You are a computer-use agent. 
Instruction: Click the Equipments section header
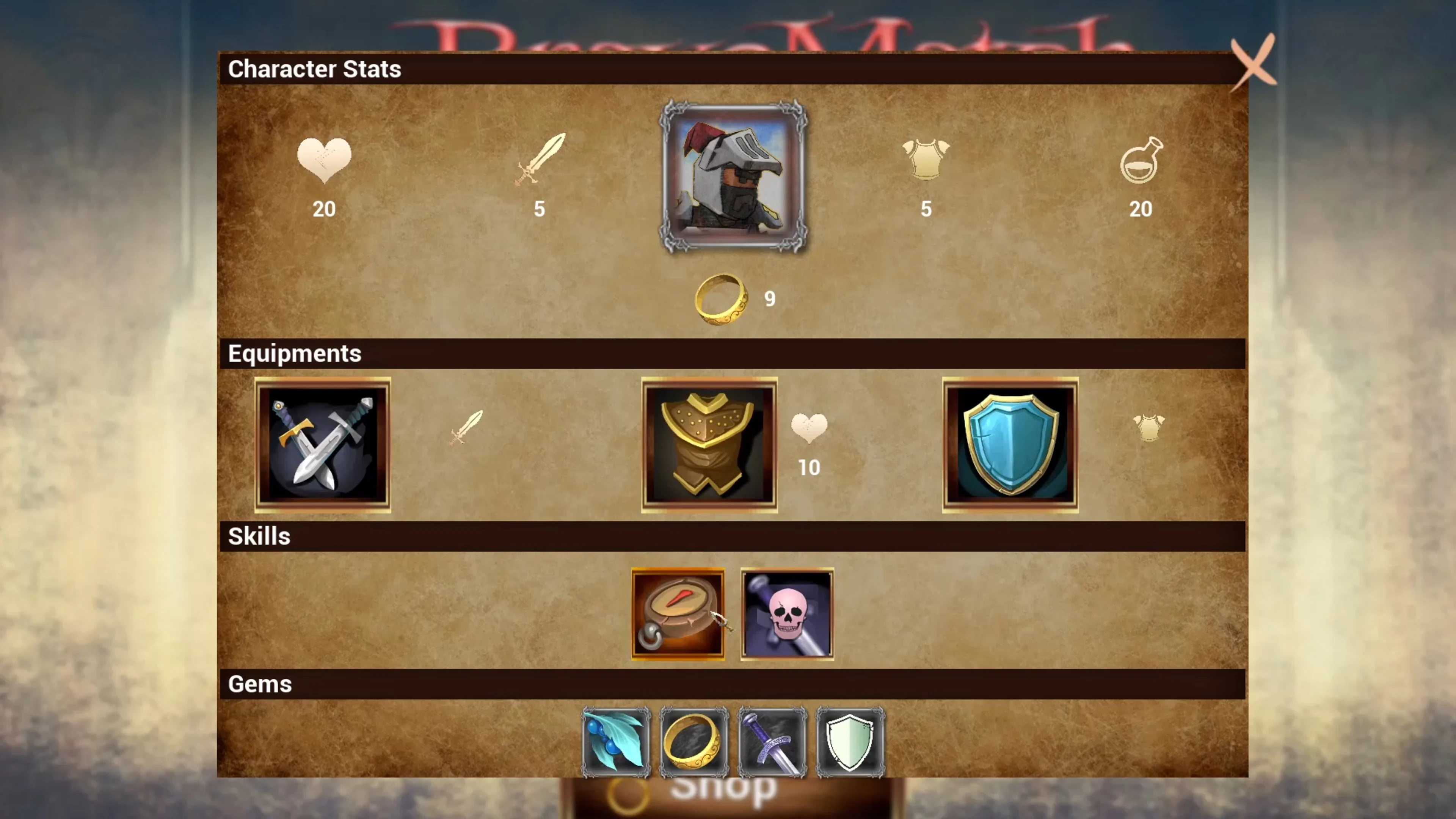tap(295, 353)
